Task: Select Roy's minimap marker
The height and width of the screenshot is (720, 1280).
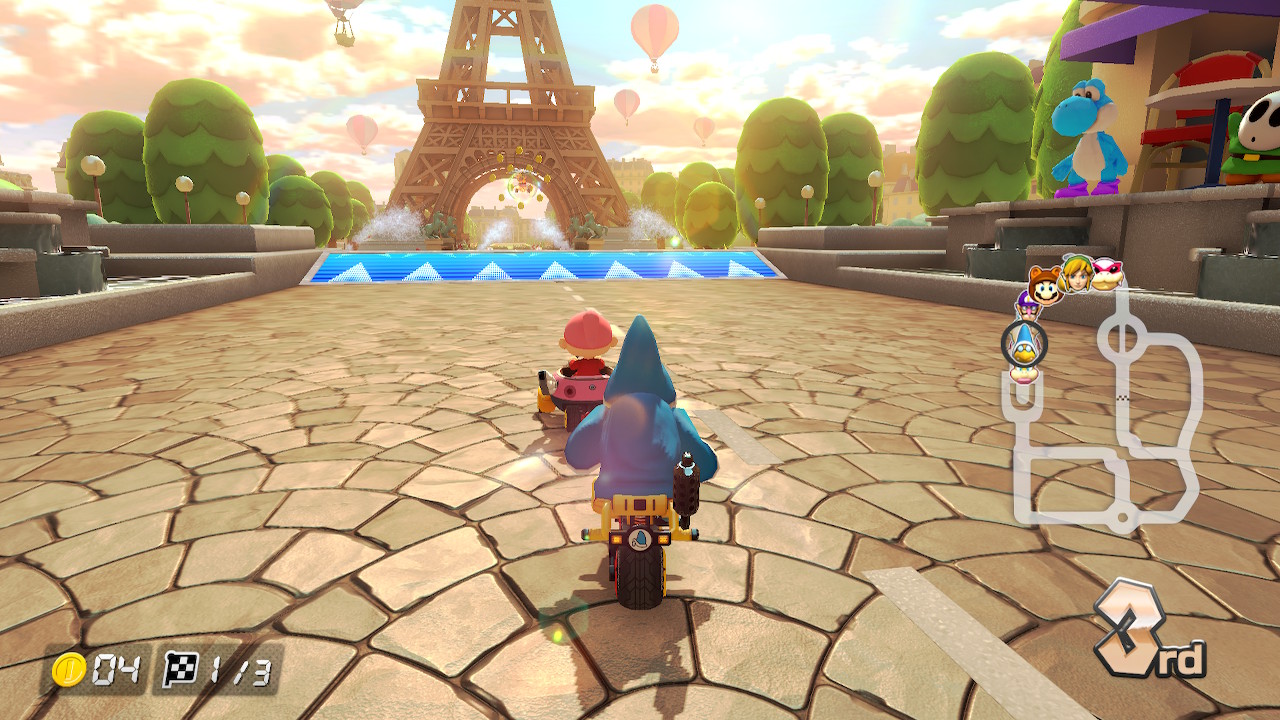Action: (1107, 274)
